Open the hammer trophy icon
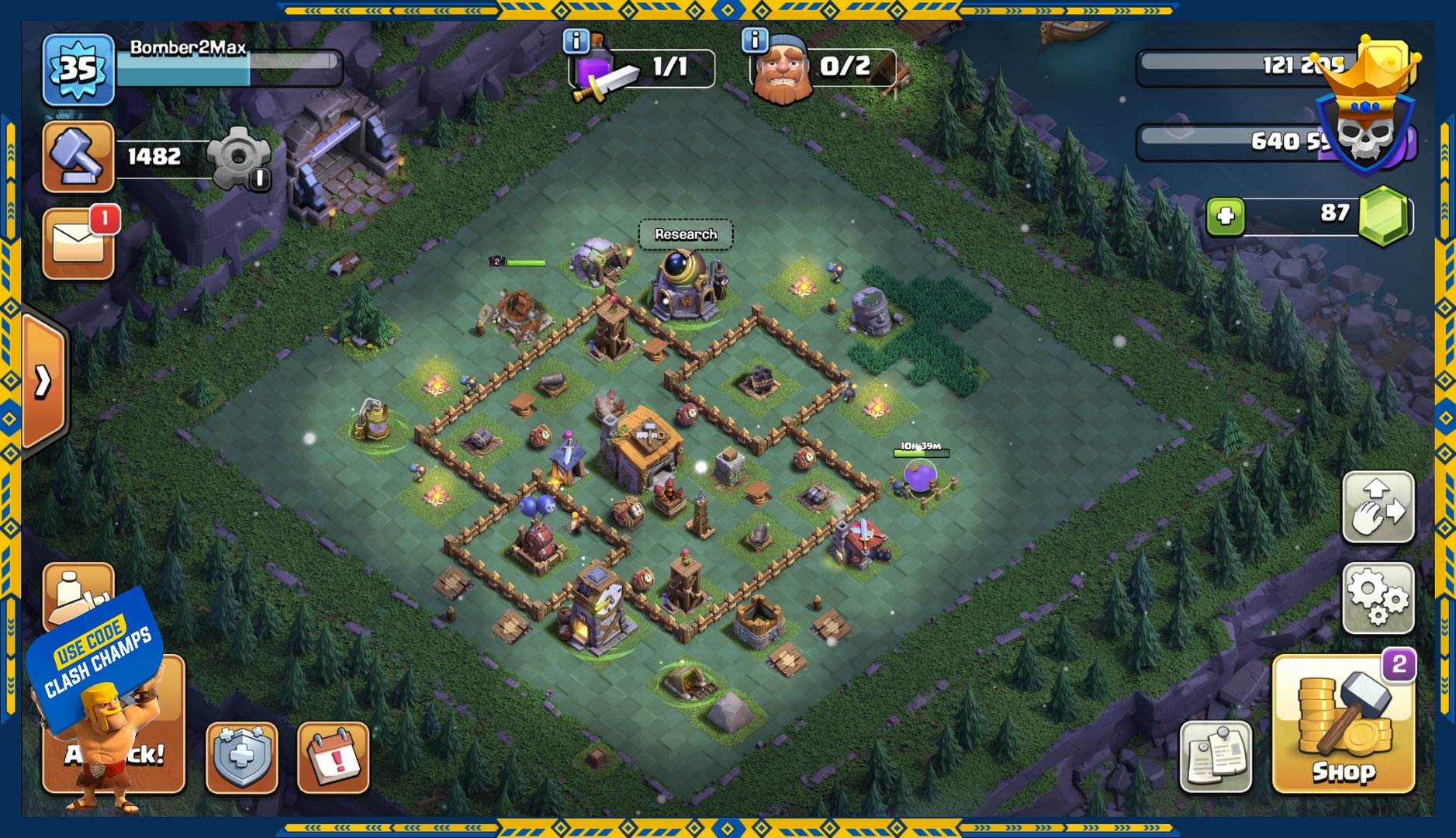 [78, 156]
